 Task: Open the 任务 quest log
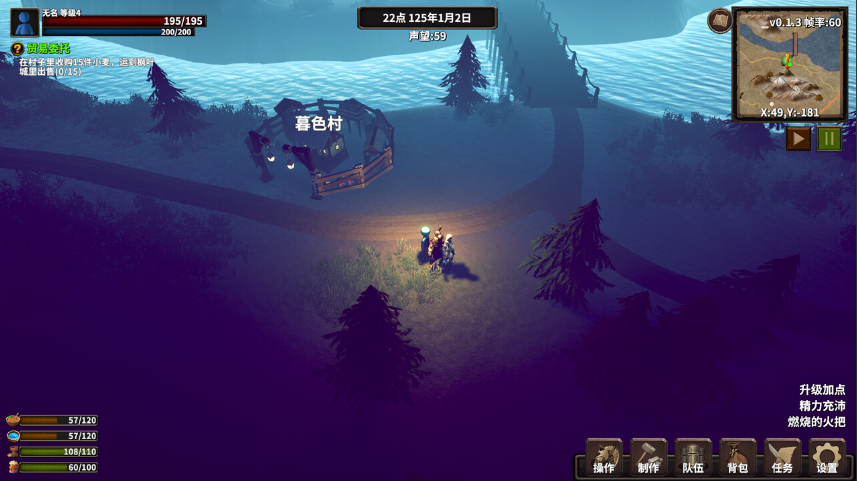[782, 458]
